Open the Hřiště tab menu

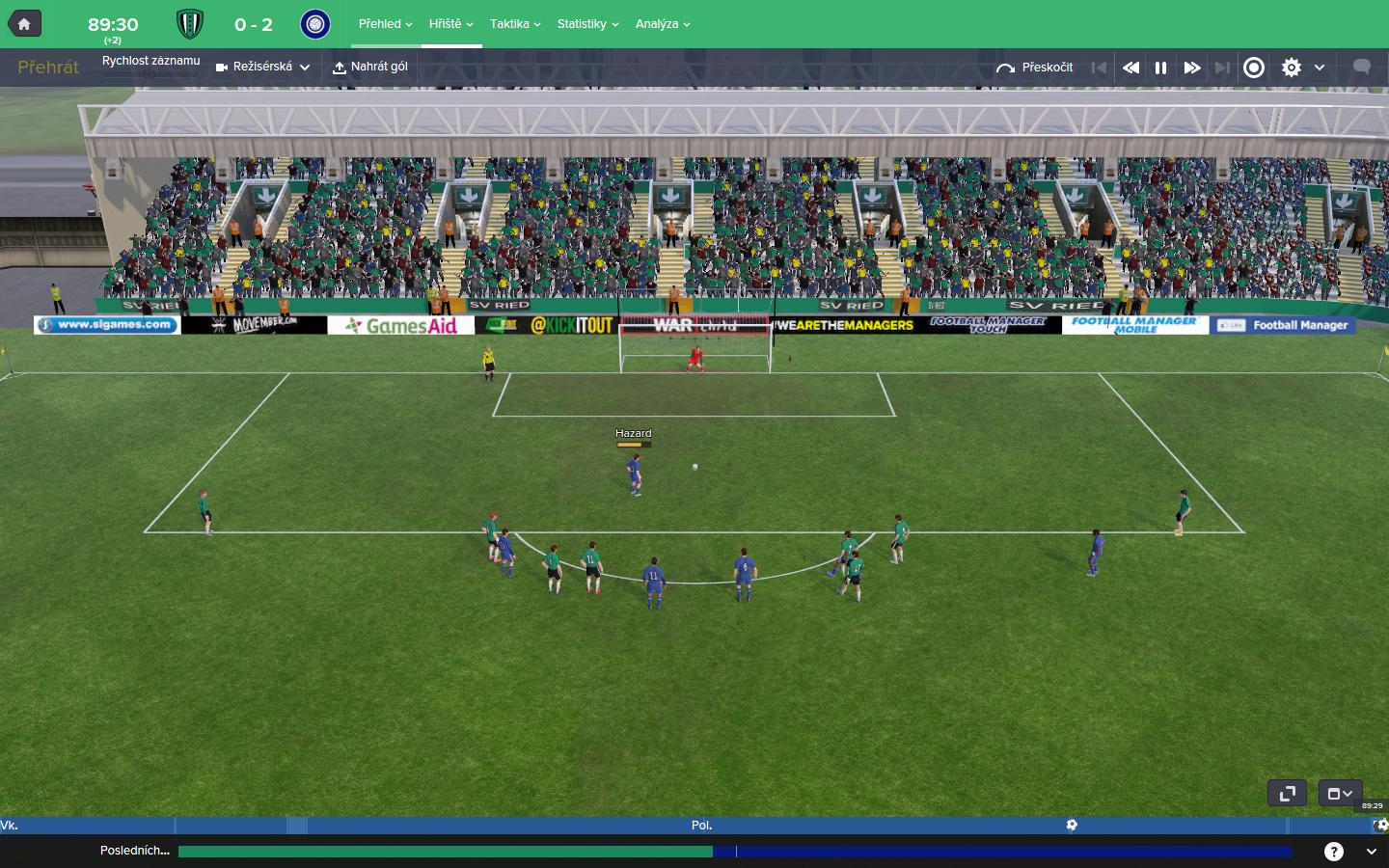tap(450, 24)
